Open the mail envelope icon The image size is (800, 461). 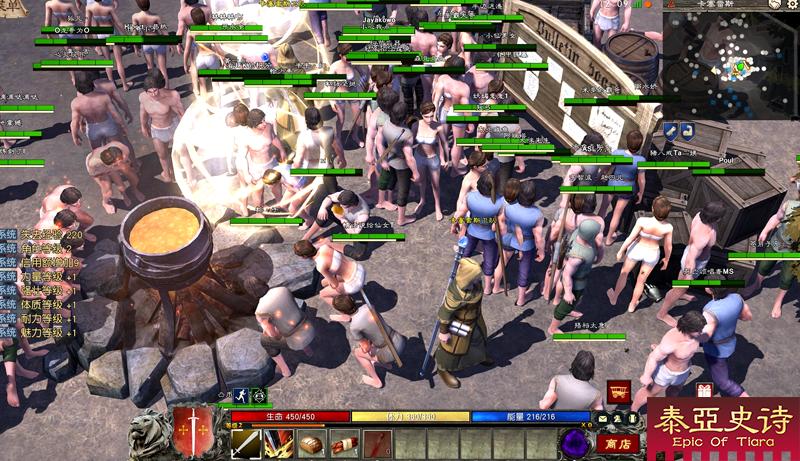tap(604, 417)
